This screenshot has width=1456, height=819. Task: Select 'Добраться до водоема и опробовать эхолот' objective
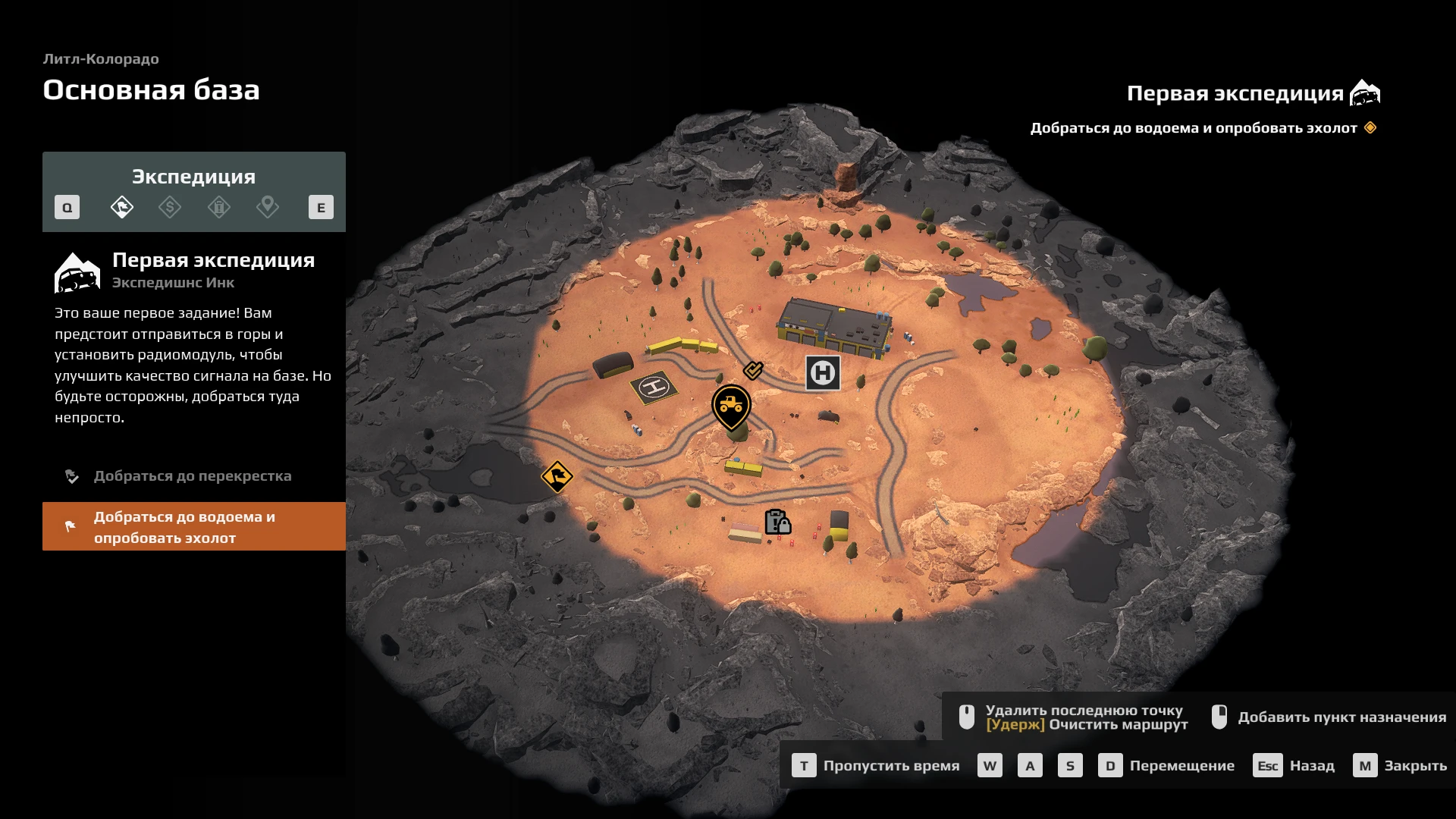point(194,527)
